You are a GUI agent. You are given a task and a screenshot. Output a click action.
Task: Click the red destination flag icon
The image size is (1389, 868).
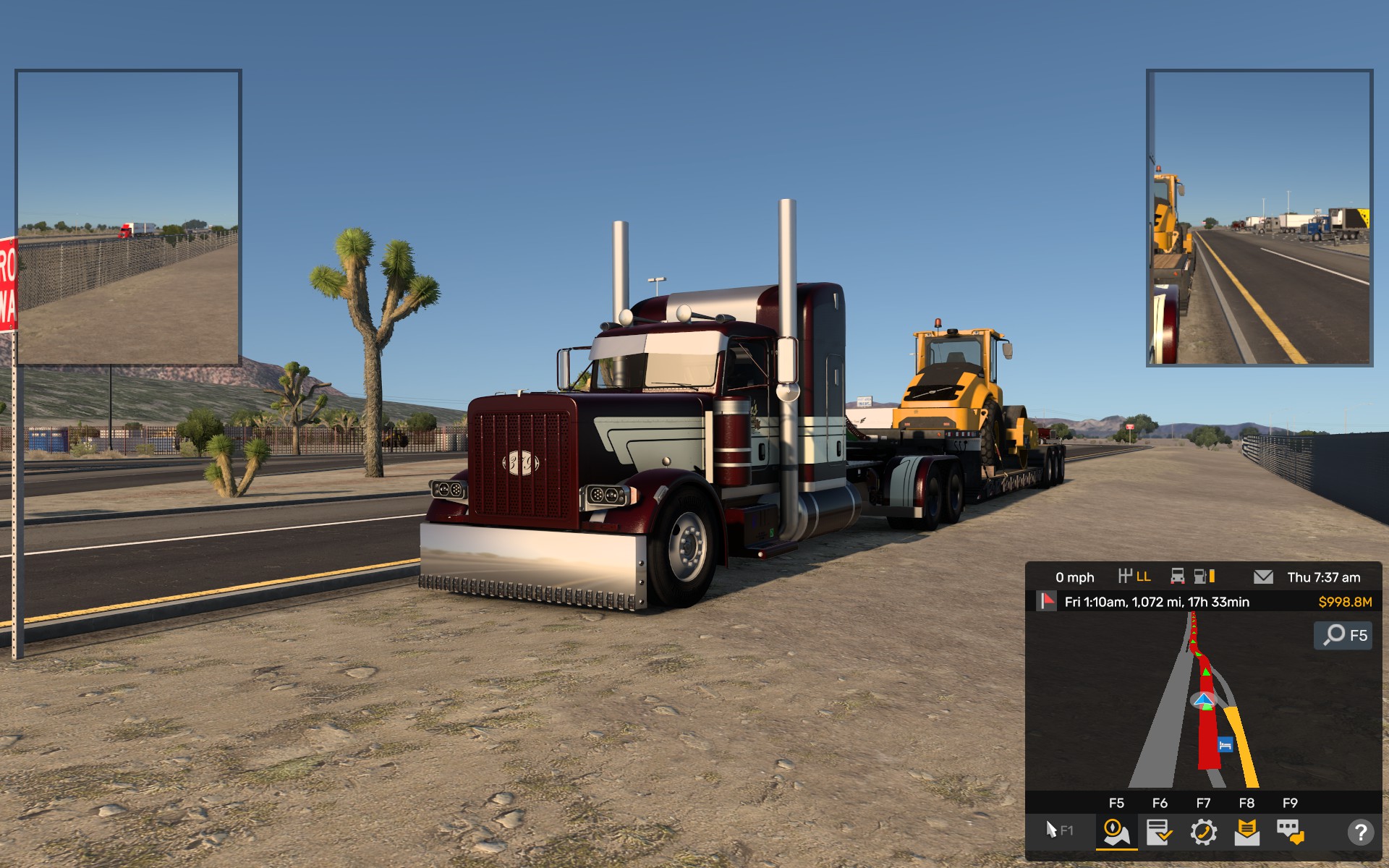click(x=1047, y=601)
